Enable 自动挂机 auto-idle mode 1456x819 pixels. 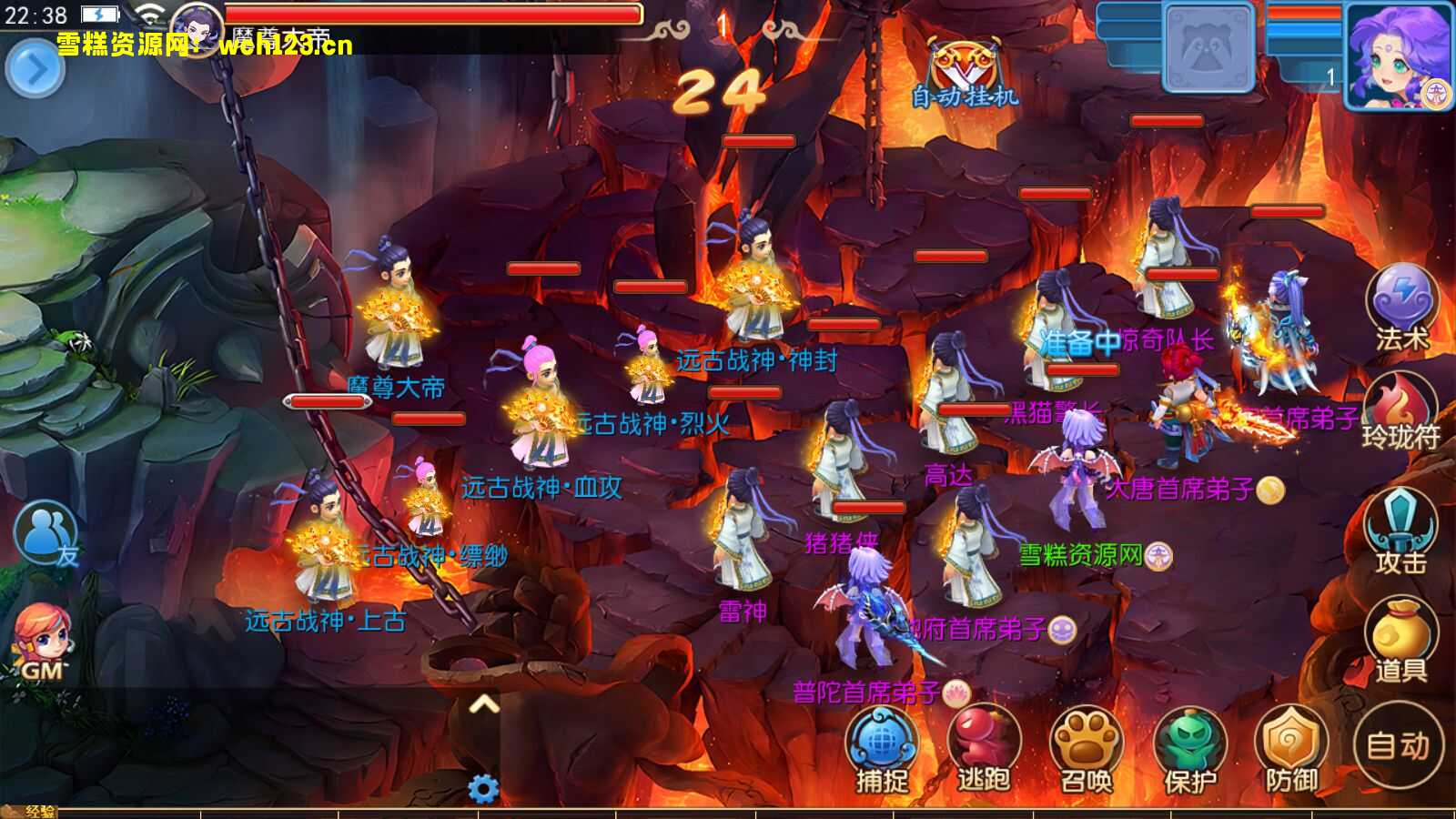click(x=965, y=75)
